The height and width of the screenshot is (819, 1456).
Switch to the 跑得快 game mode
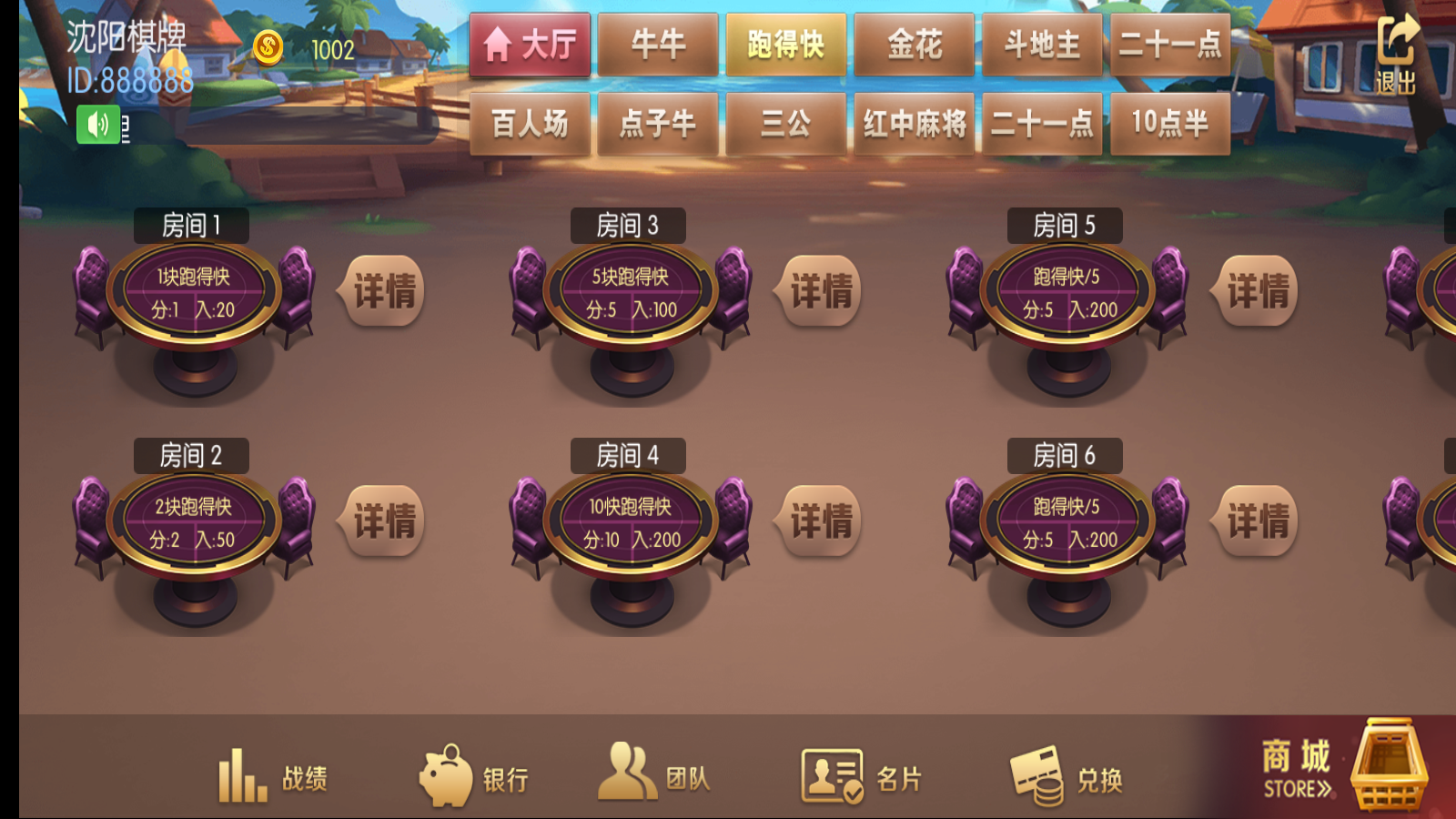(x=785, y=43)
